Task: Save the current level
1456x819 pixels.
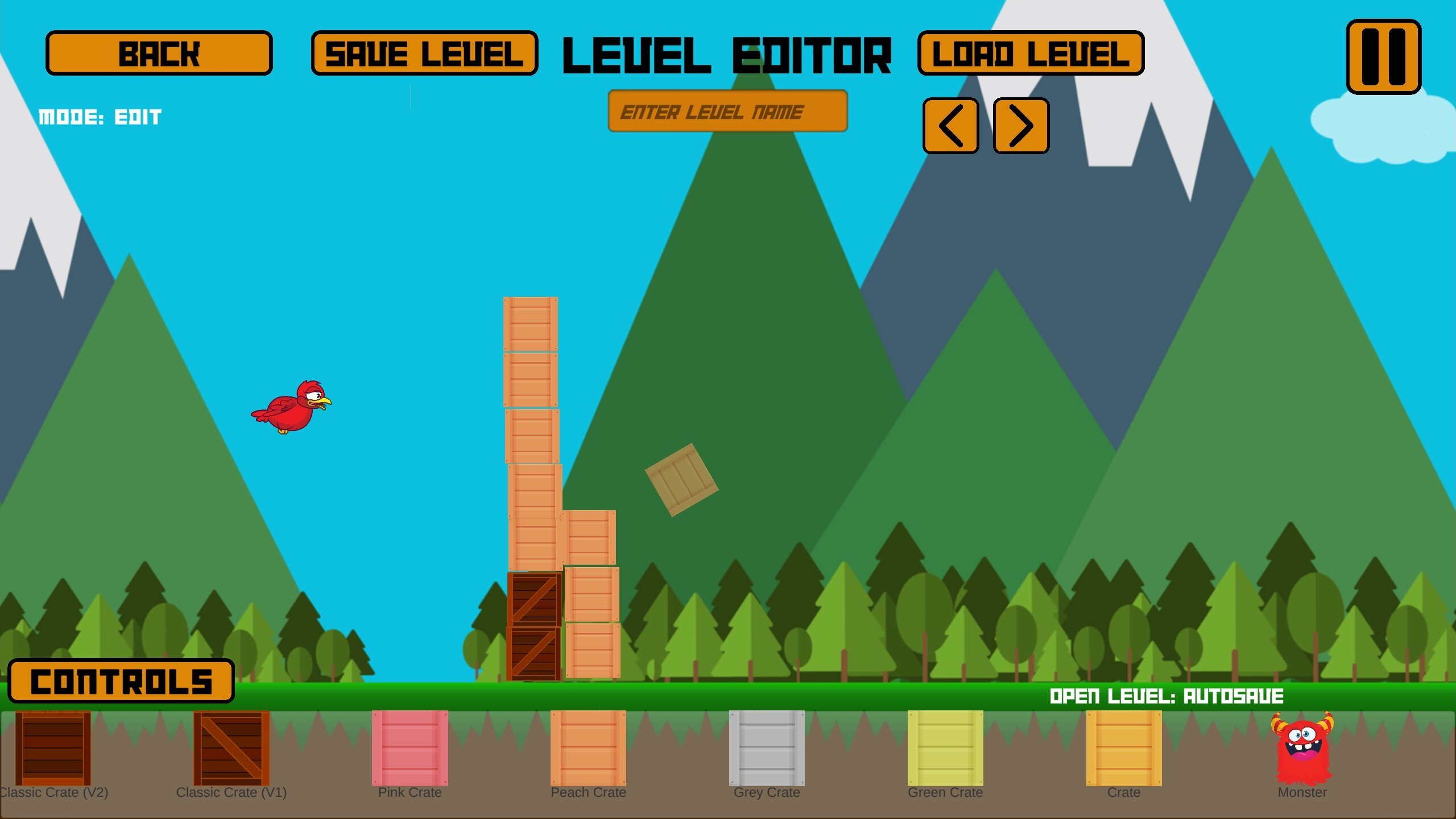Action: [424, 54]
